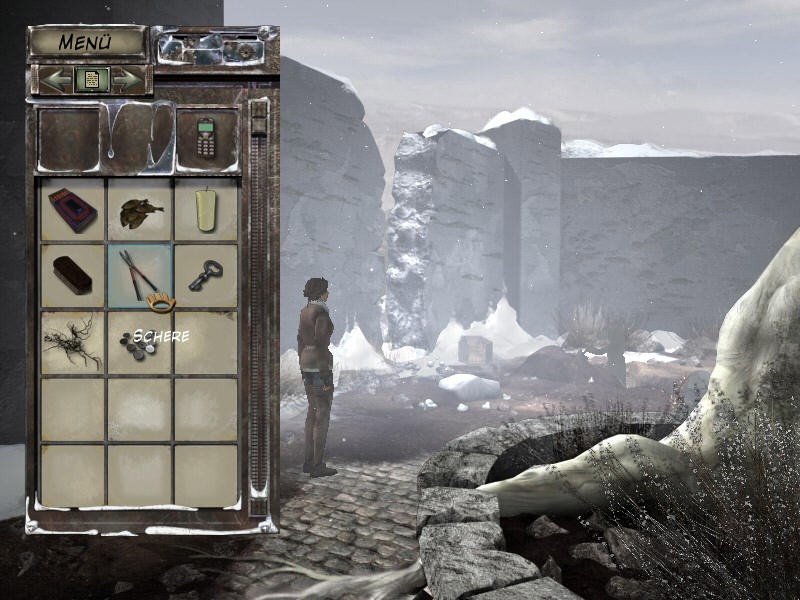Image resolution: width=800 pixels, height=600 pixels.
Task: Use the mobile phone icon
Action: [x=206, y=138]
